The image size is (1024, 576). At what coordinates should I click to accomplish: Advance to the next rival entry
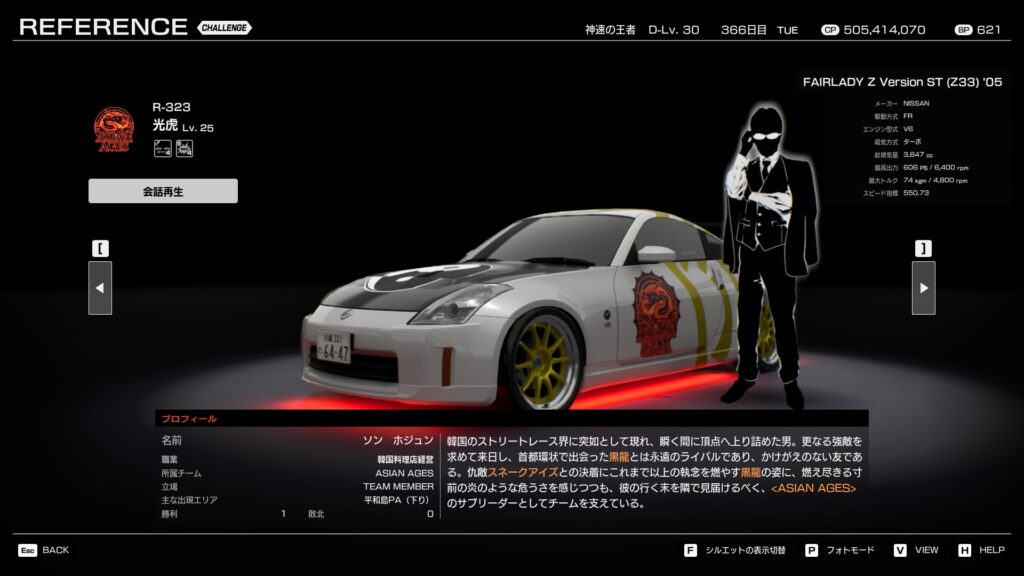coord(923,288)
